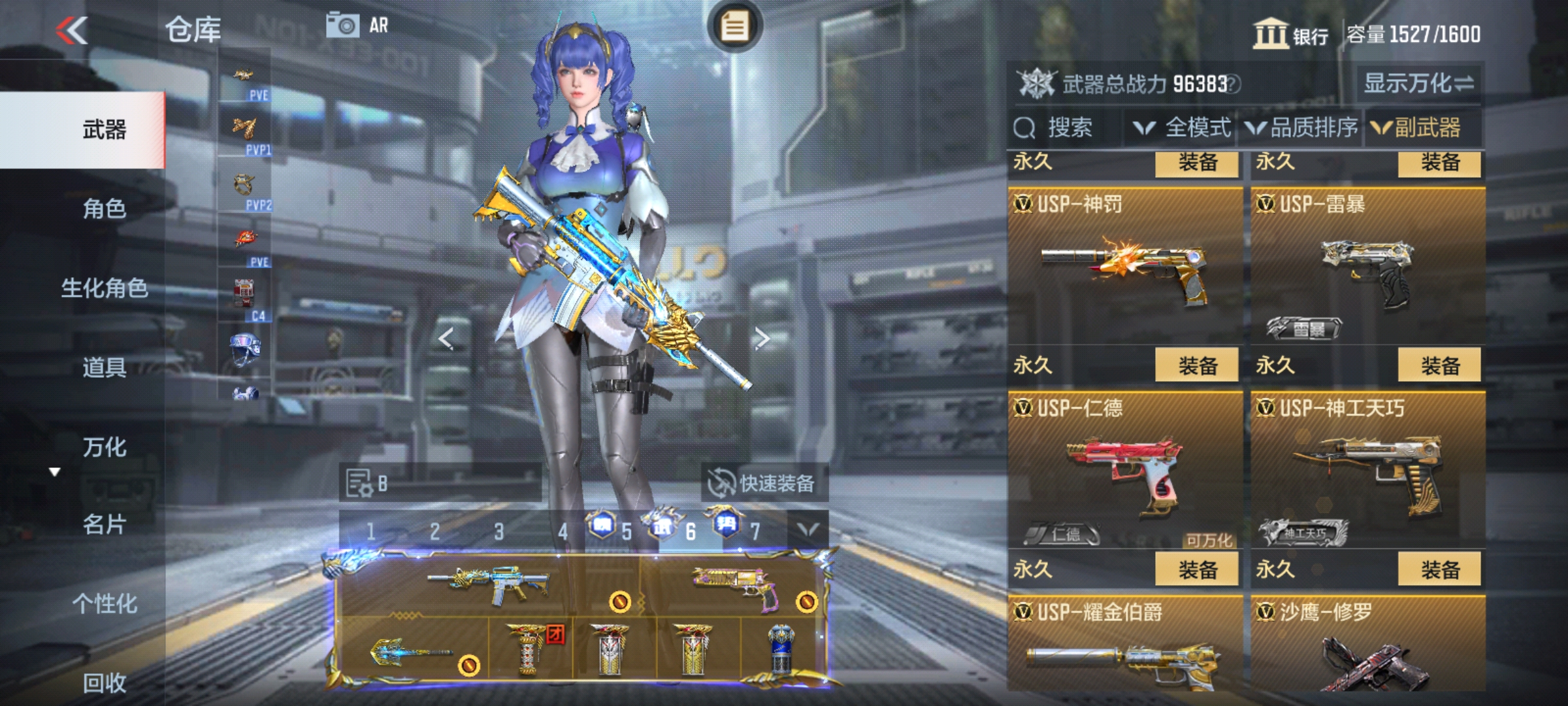Click the 搜索 search field
Viewport: 1568px width, 706px height.
click(x=1068, y=127)
